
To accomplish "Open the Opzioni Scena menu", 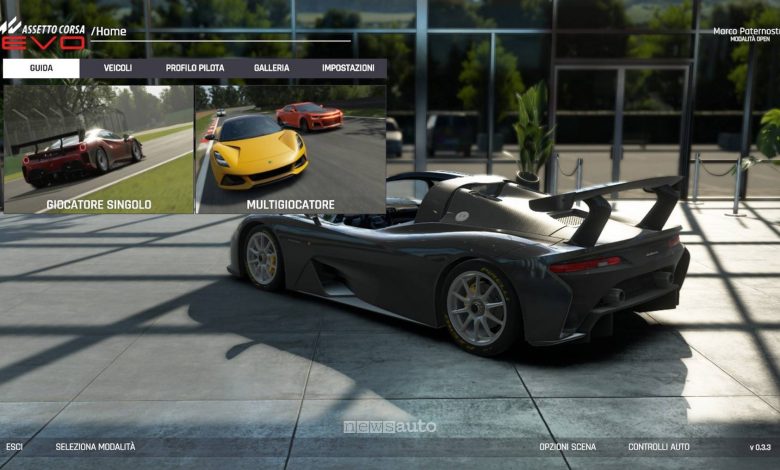I will 567,447.
